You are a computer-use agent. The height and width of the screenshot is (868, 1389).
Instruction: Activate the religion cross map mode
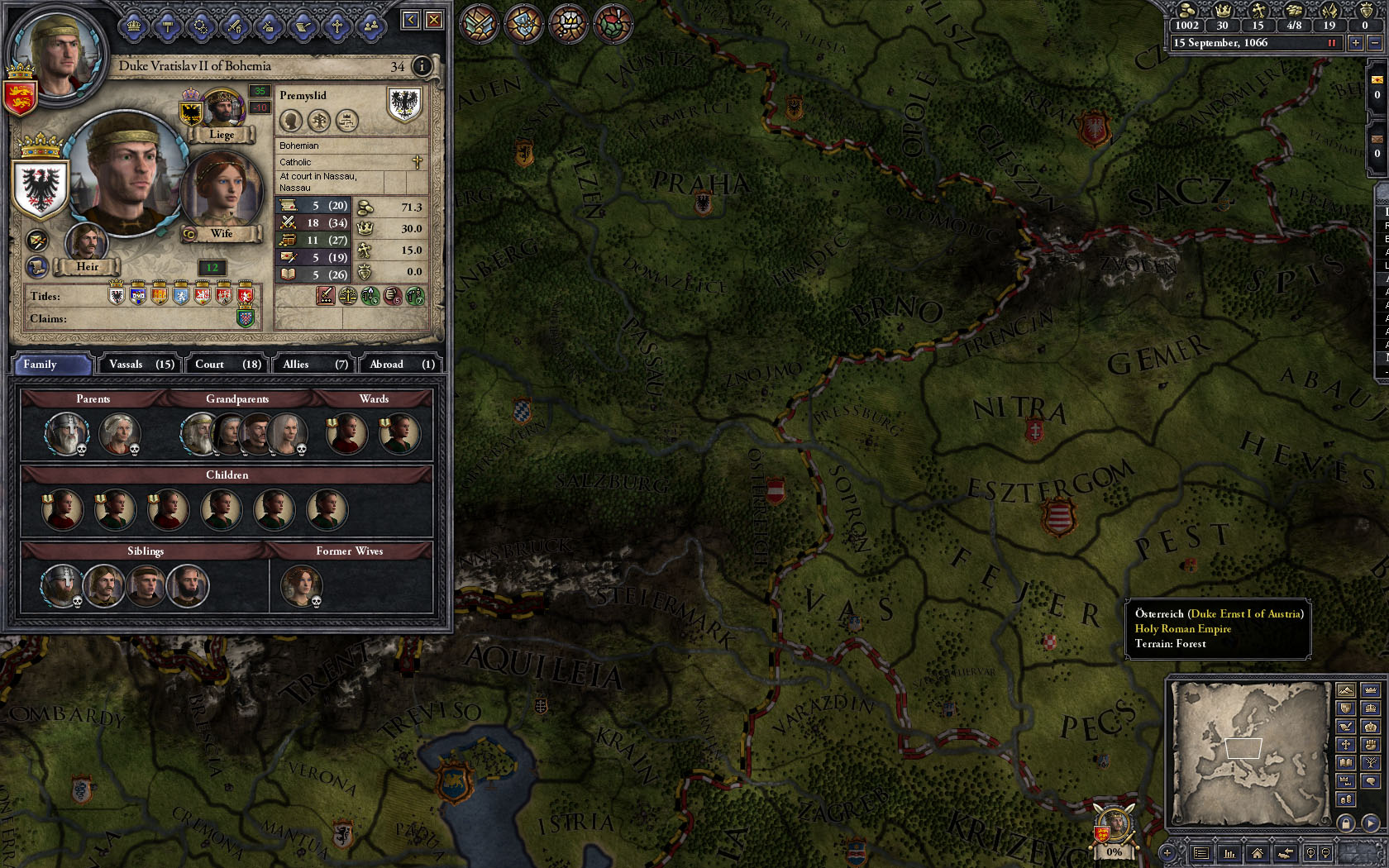[1346, 744]
